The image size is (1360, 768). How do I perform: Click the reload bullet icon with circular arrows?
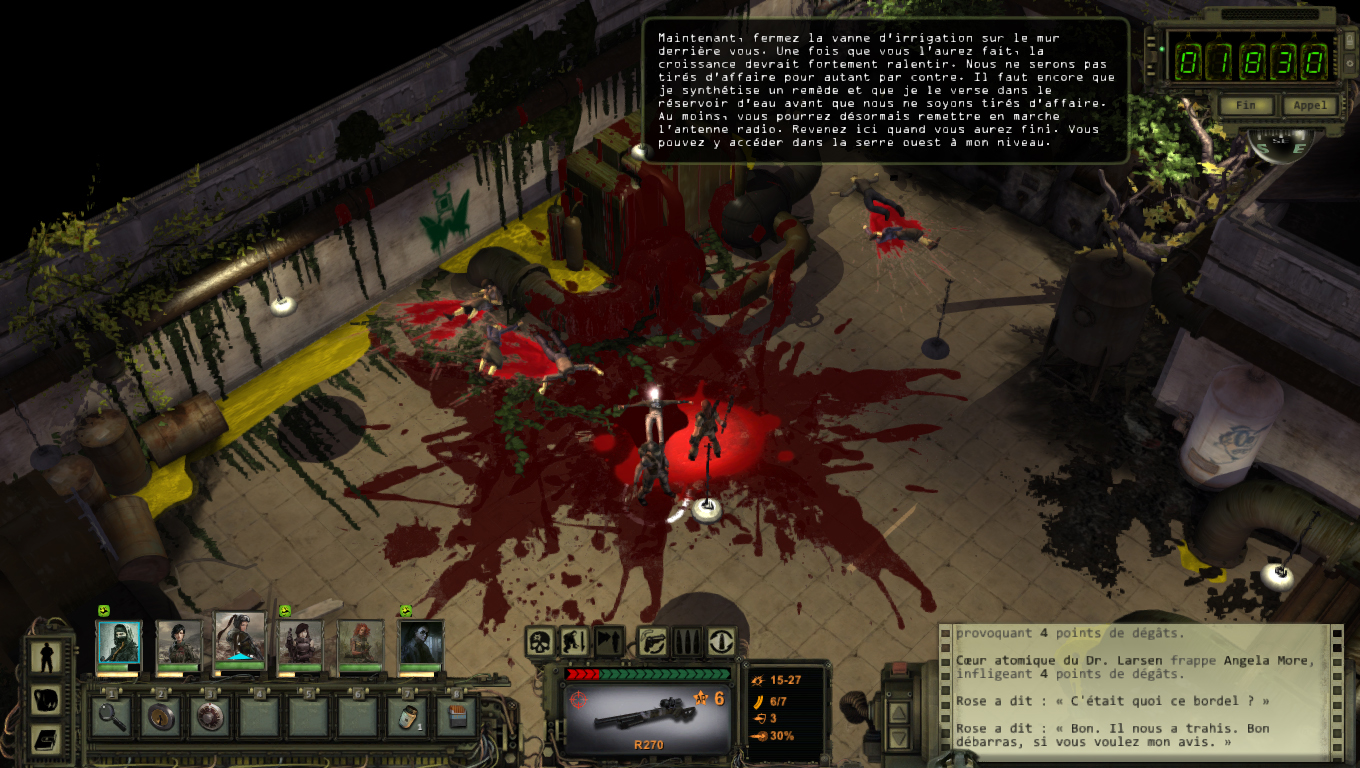coord(721,641)
